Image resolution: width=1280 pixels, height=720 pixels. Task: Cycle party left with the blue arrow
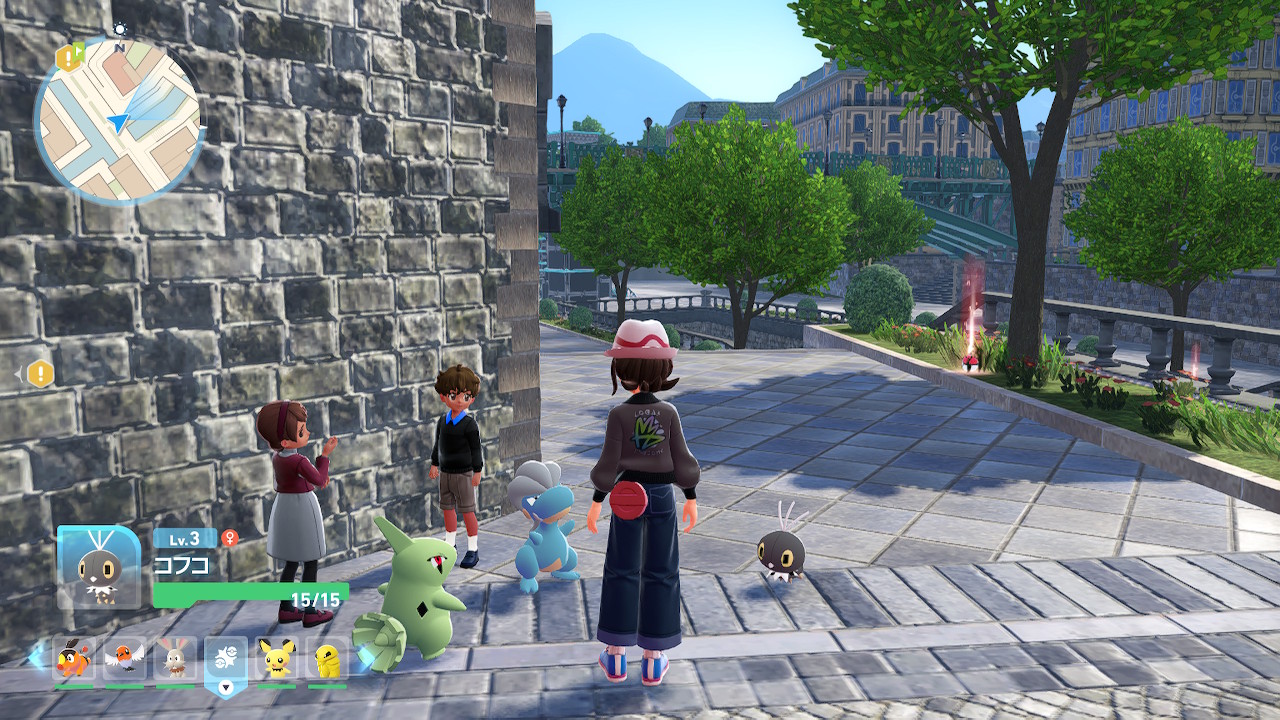click(37, 657)
